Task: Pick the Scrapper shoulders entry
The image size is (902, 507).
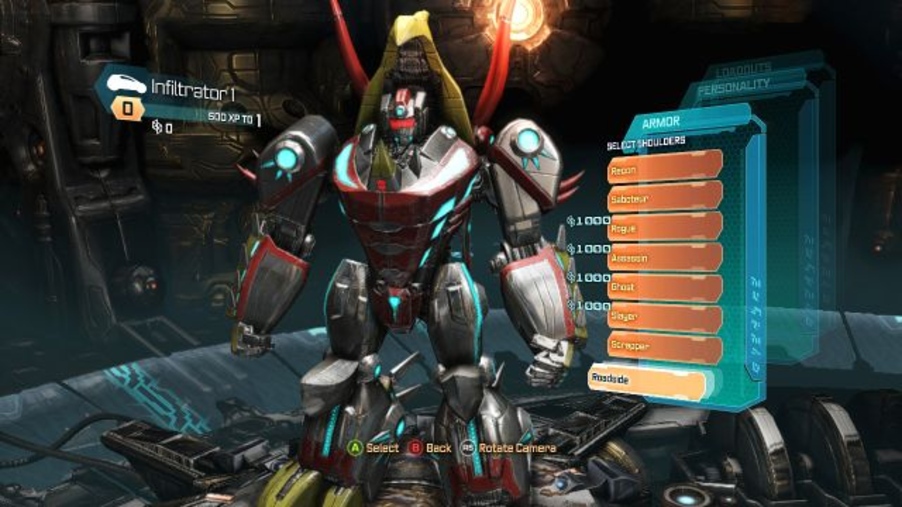Action: (664, 345)
